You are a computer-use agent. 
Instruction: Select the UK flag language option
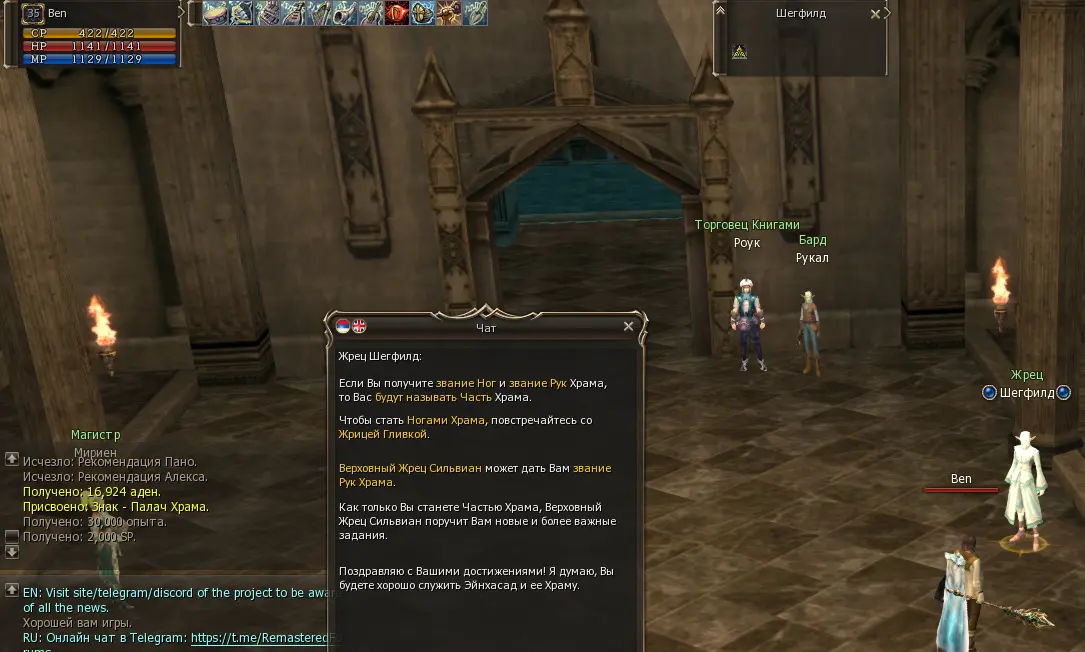[359, 326]
